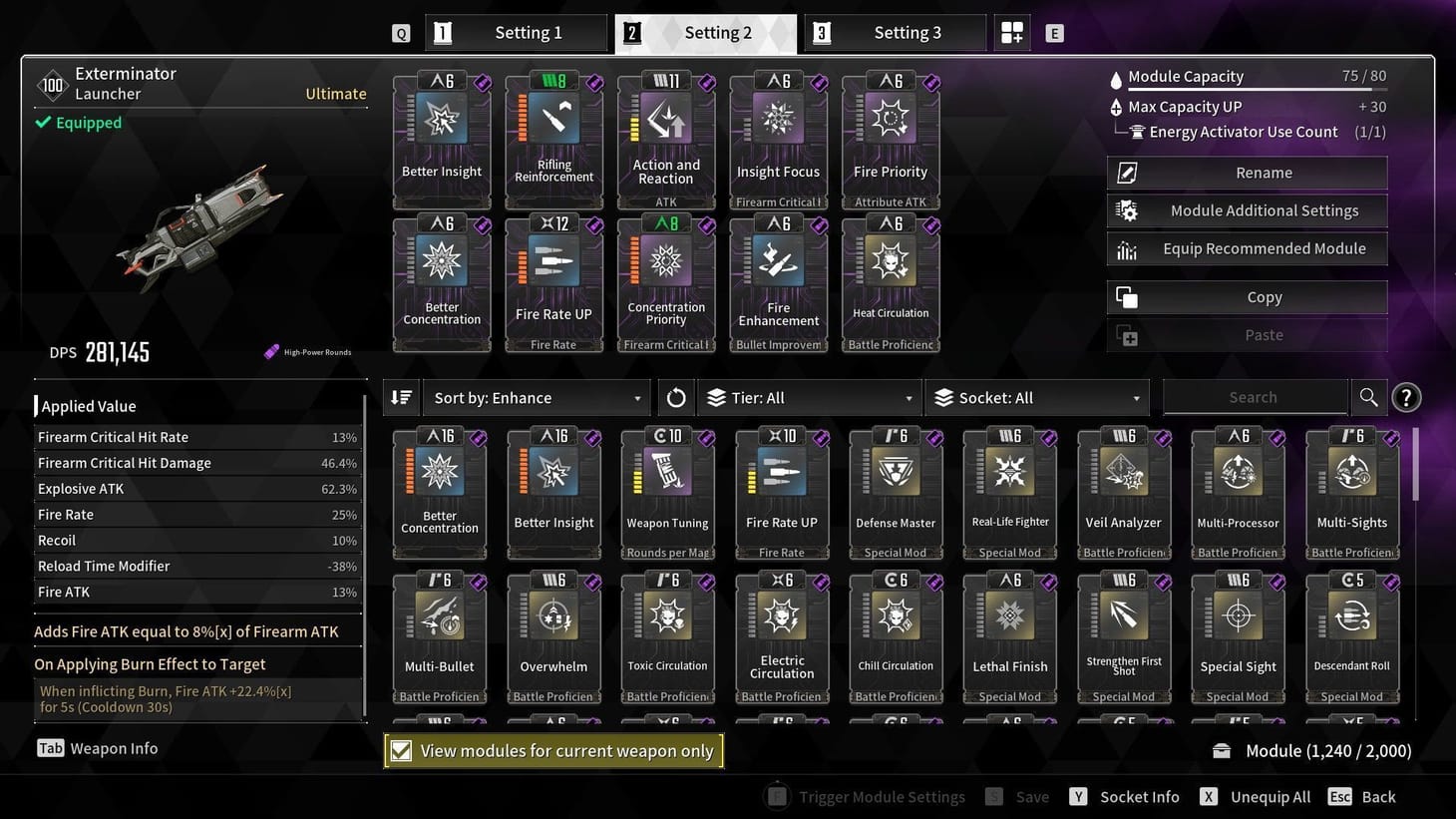Click the search magnifier icon
The height and width of the screenshot is (819, 1456).
pyautogui.click(x=1368, y=396)
